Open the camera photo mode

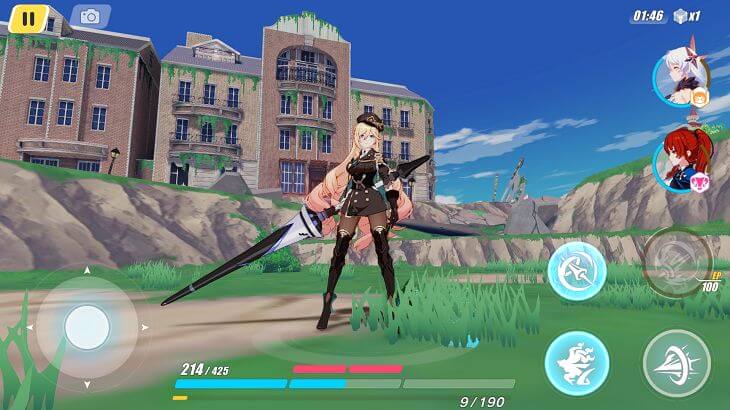point(91,17)
